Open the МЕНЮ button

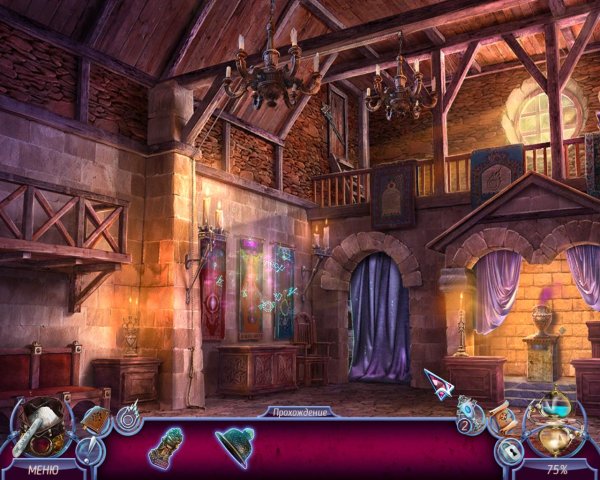pyautogui.click(x=42, y=468)
